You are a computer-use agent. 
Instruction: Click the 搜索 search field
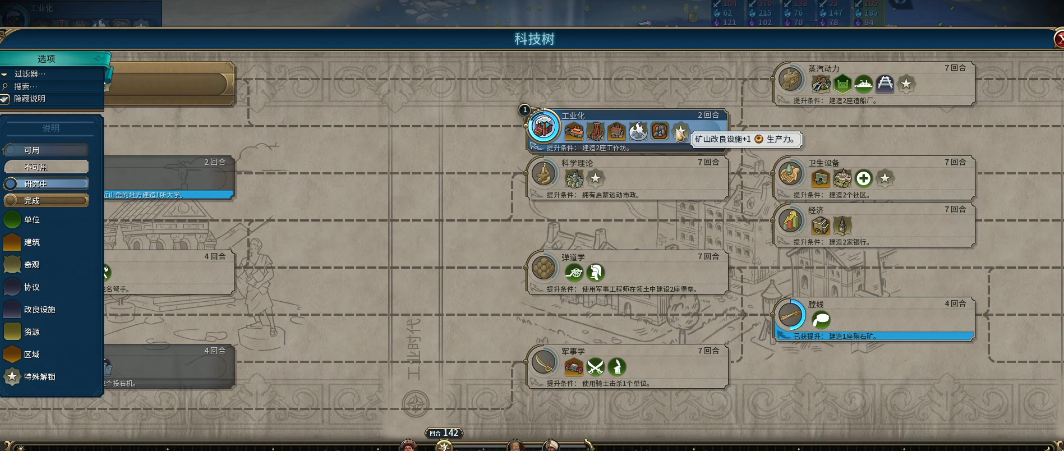tap(30, 86)
